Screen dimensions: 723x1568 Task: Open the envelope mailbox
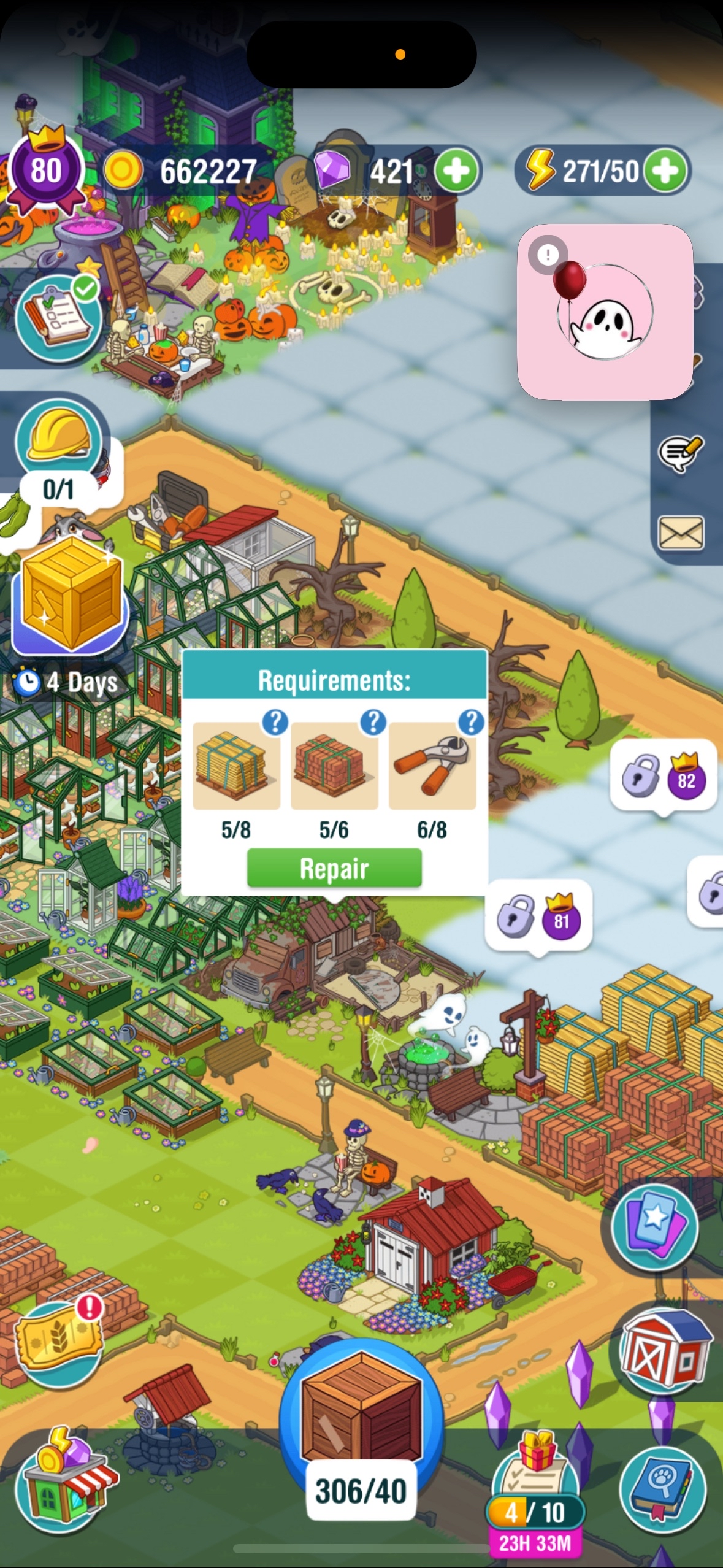point(680,532)
